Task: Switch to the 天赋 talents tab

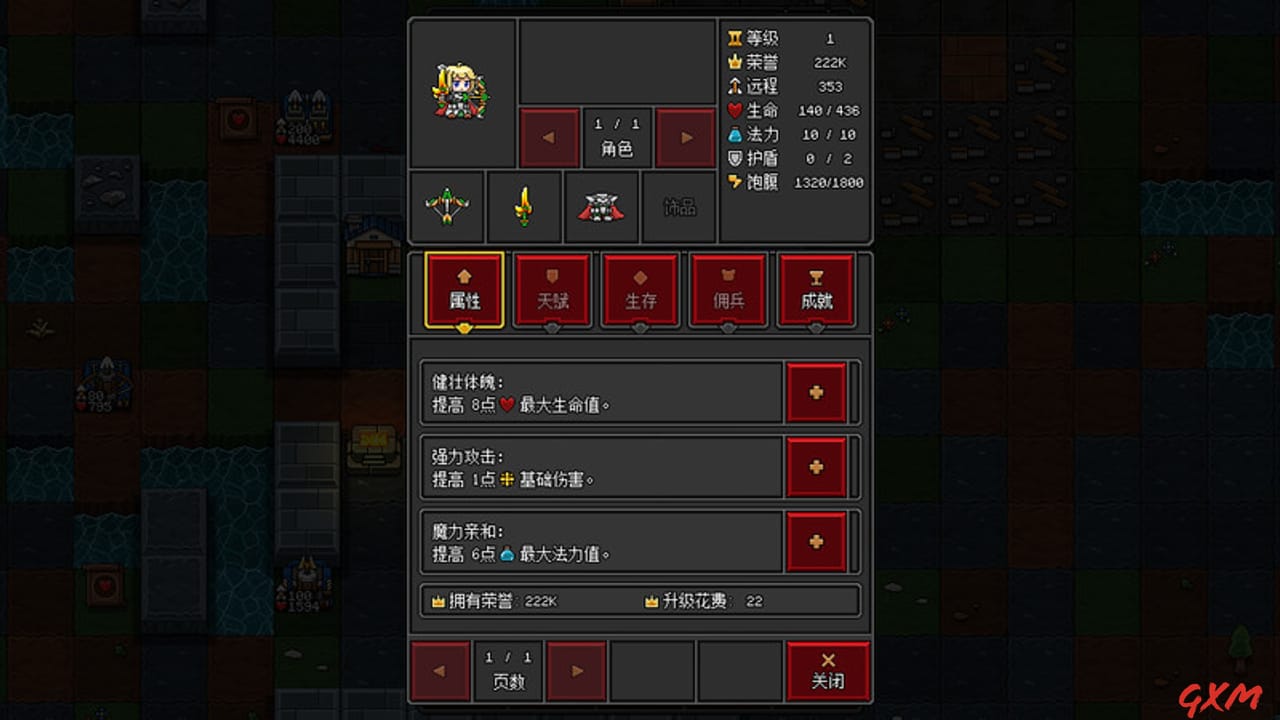Action: coord(552,290)
